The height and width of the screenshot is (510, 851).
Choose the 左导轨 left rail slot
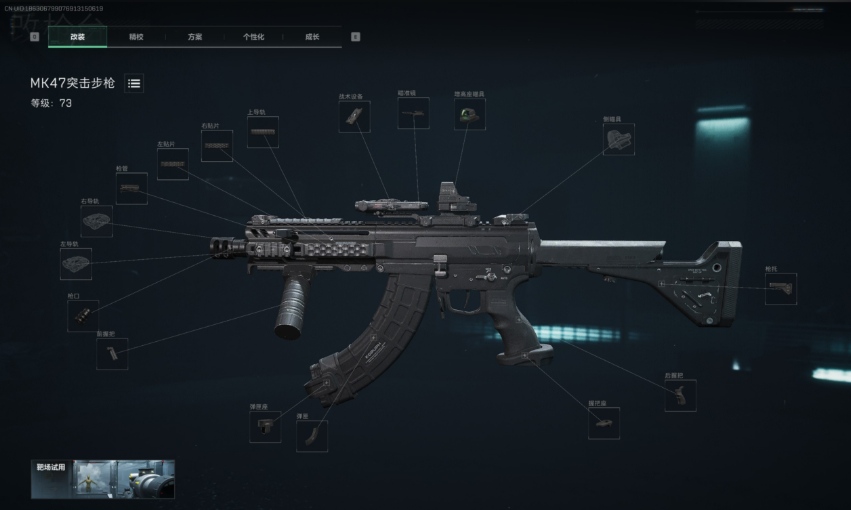pos(75,263)
